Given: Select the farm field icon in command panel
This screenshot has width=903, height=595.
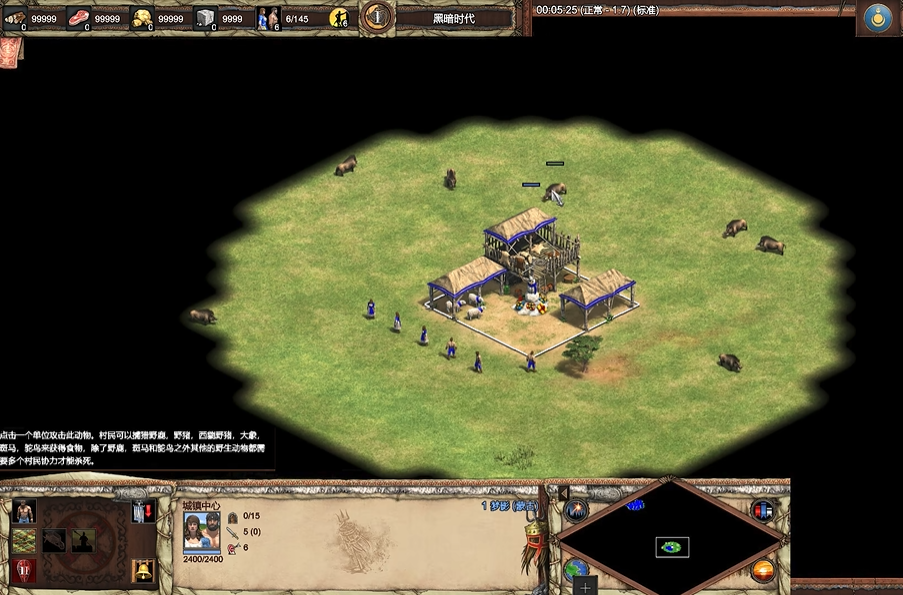Looking at the screenshot, I should pyautogui.click(x=24, y=541).
